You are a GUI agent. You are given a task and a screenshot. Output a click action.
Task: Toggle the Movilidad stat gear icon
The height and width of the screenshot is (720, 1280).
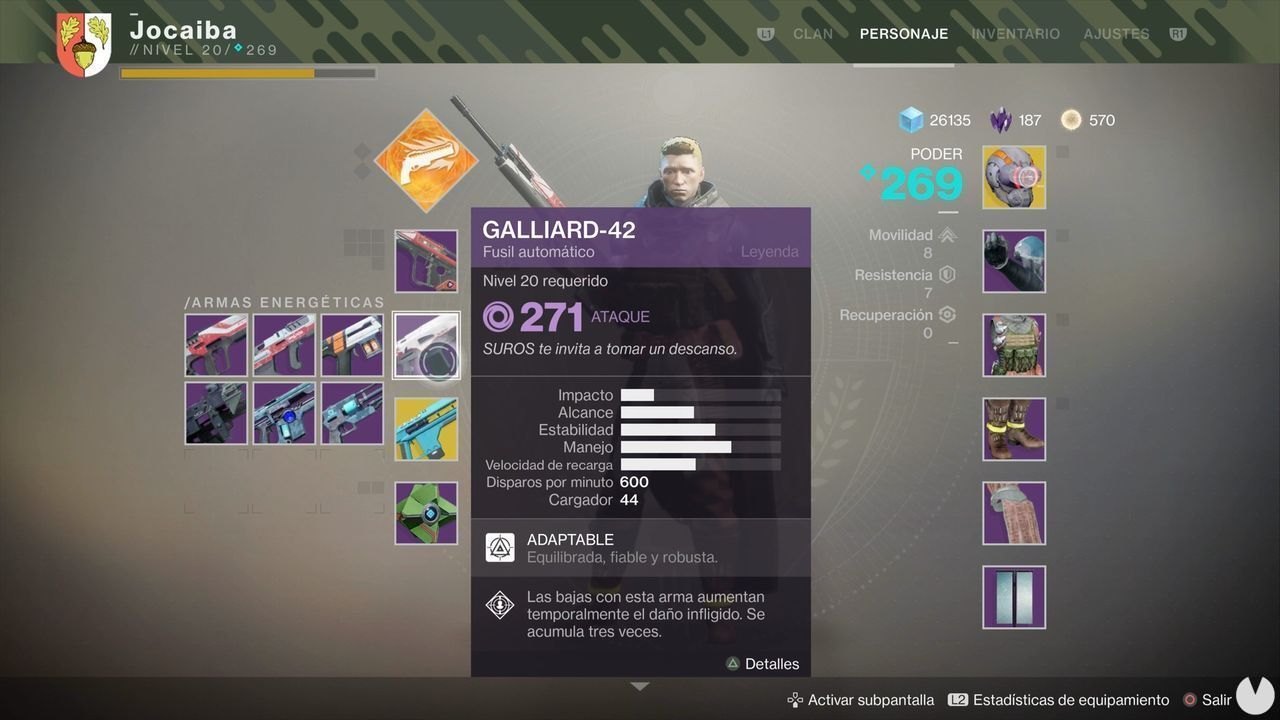click(x=946, y=234)
